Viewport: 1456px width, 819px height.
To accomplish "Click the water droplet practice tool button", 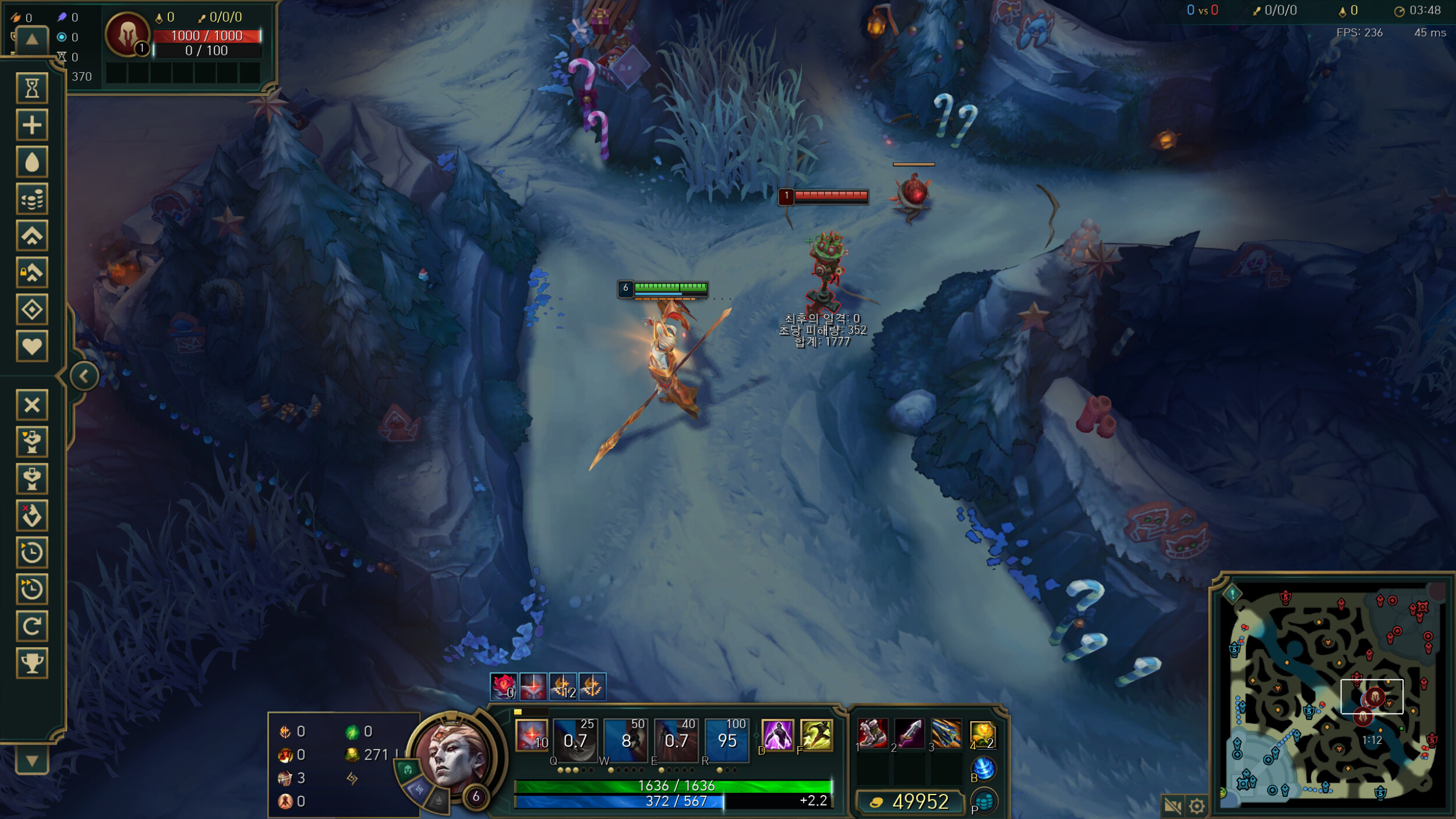I will pyautogui.click(x=32, y=163).
